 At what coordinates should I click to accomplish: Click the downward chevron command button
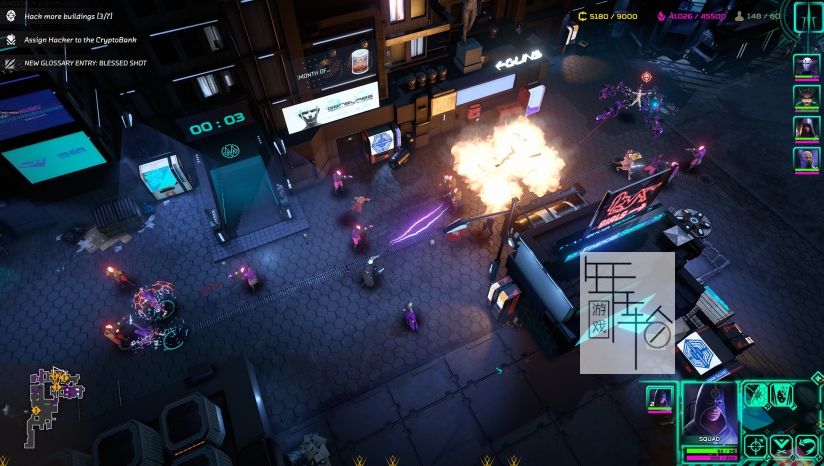(x=782, y=445)
